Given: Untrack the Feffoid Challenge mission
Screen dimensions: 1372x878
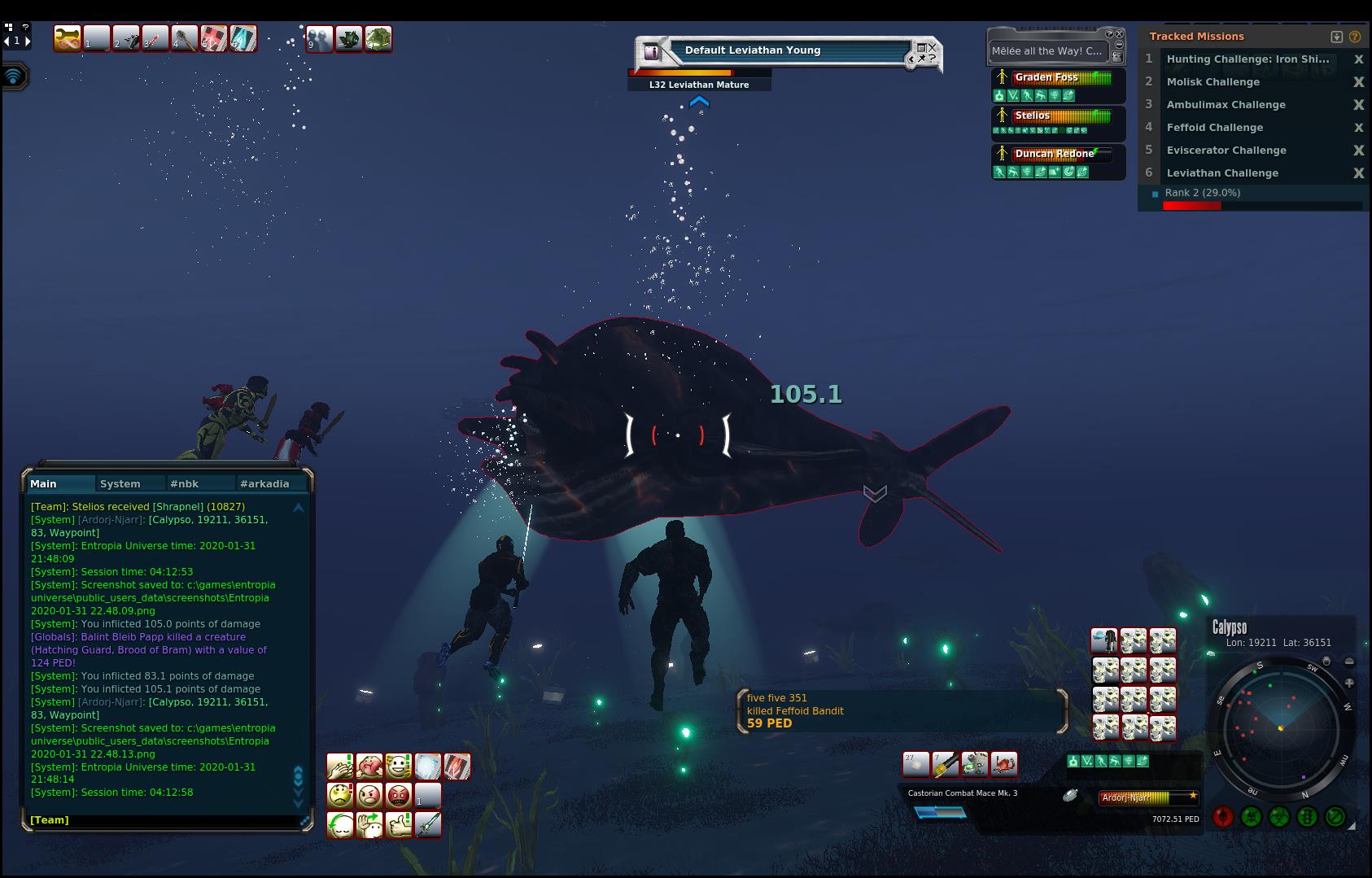Looking at the screenshot, I should coord(1358,128).
